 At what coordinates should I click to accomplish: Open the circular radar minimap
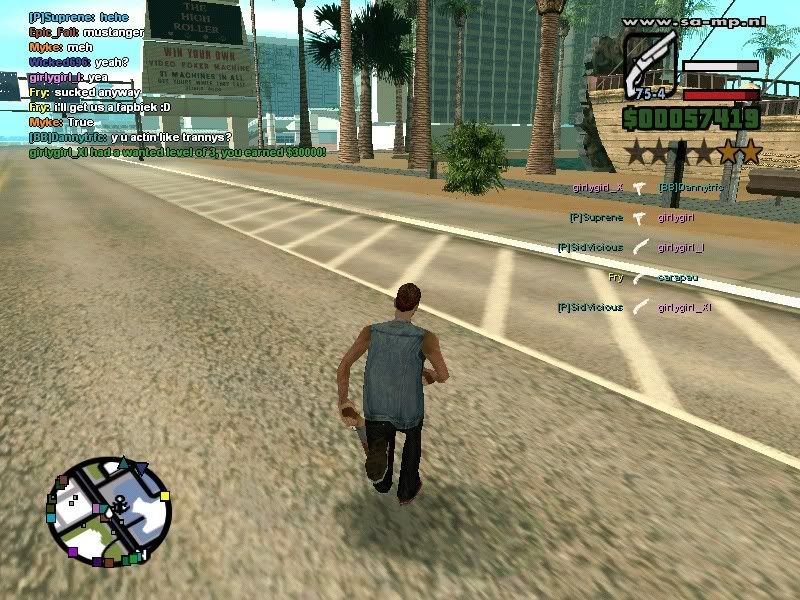point(109,512)
